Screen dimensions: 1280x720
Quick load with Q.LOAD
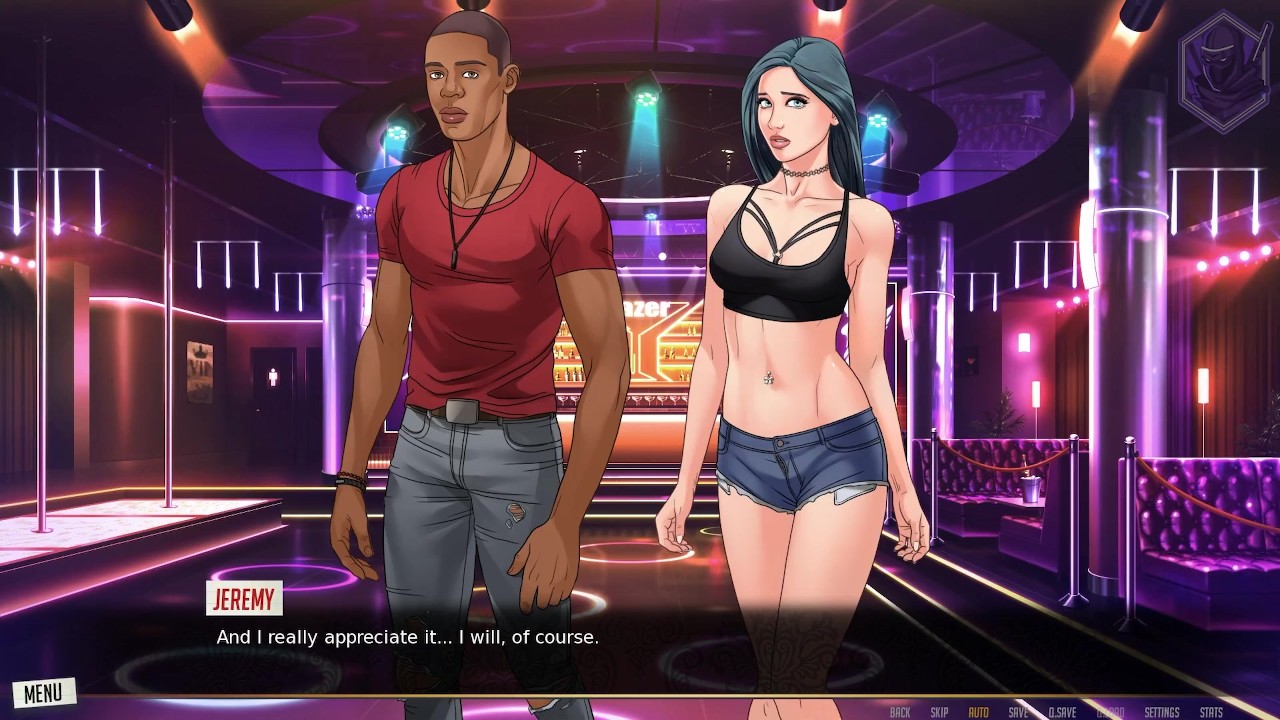pyautogui.click(x=1110, y=712)
